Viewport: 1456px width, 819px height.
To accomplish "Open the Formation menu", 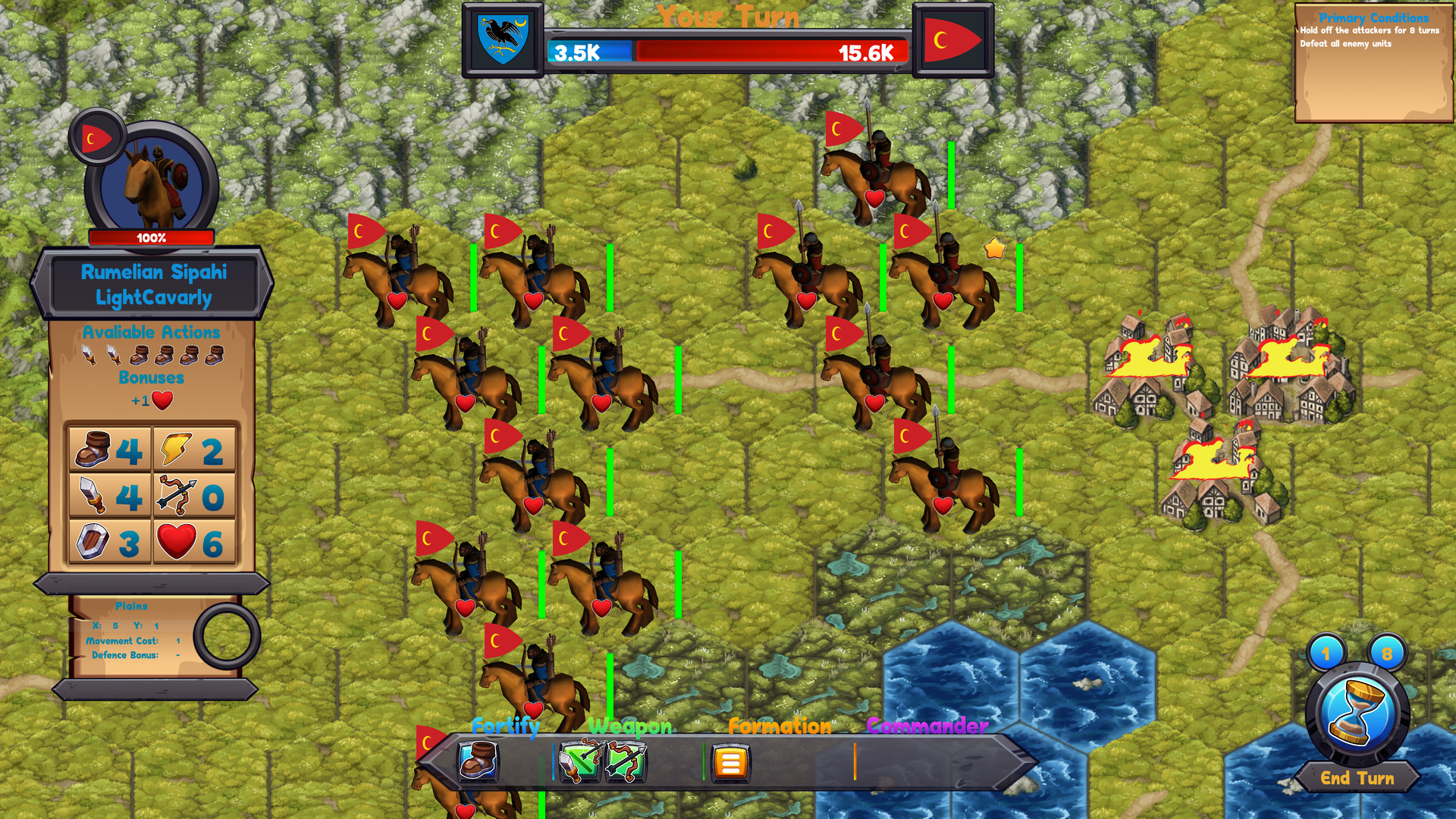I will tap(779, 726).
